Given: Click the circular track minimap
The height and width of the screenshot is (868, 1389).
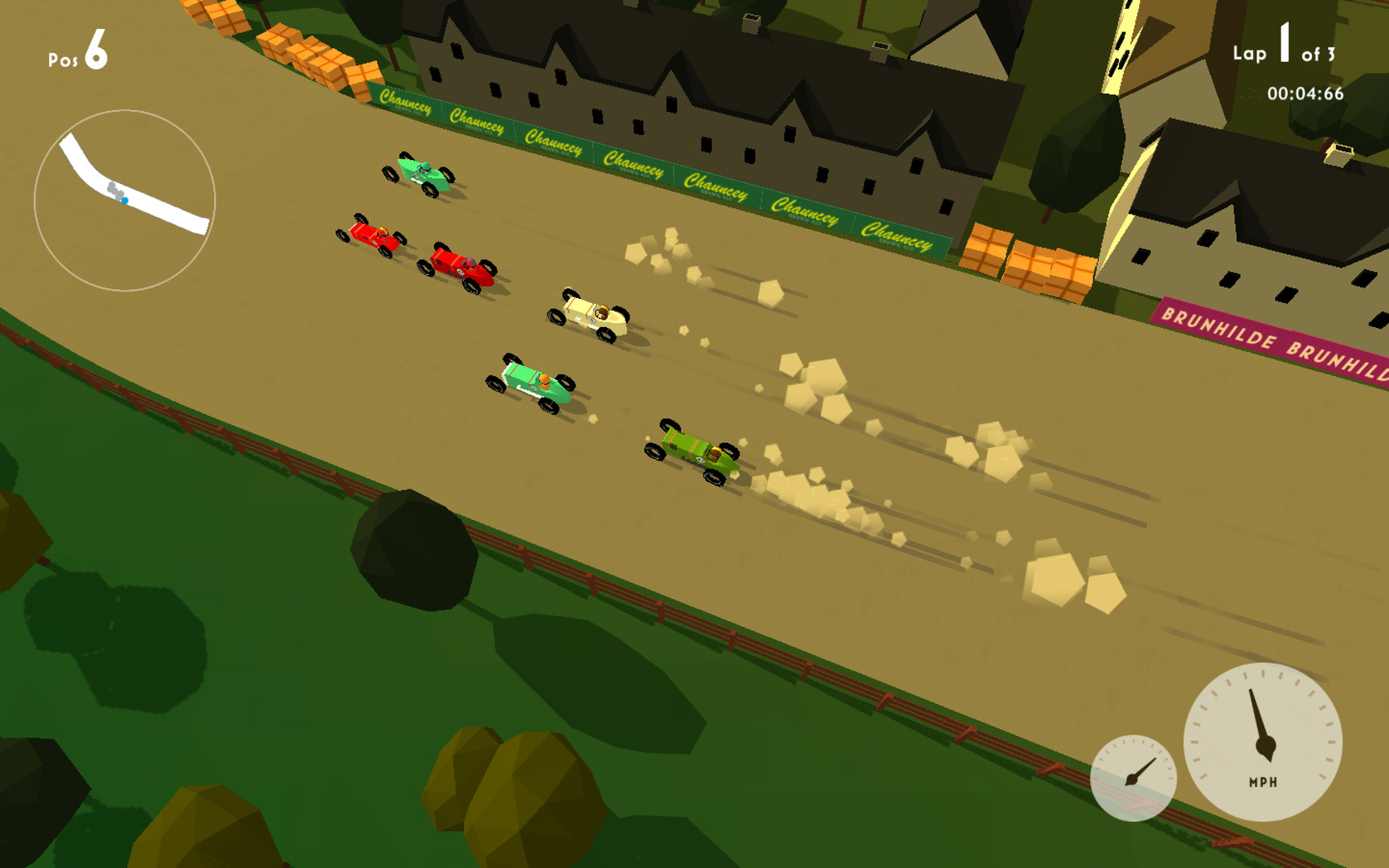Looking at the screenshot, I should (x=125, y=200).
